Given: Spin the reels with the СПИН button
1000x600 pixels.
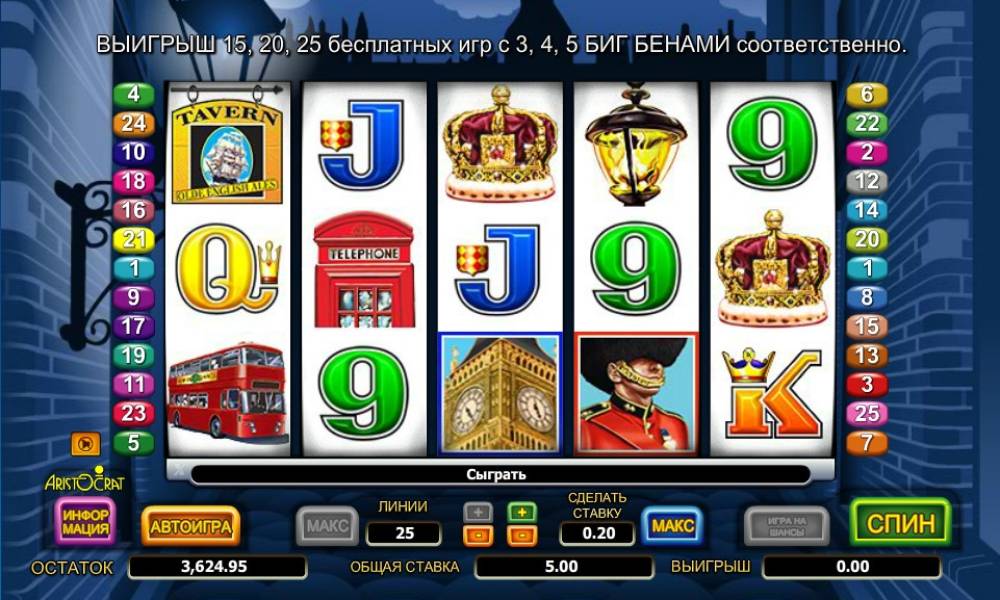Looking at the screenshot, I should click(x=899, y=523).
